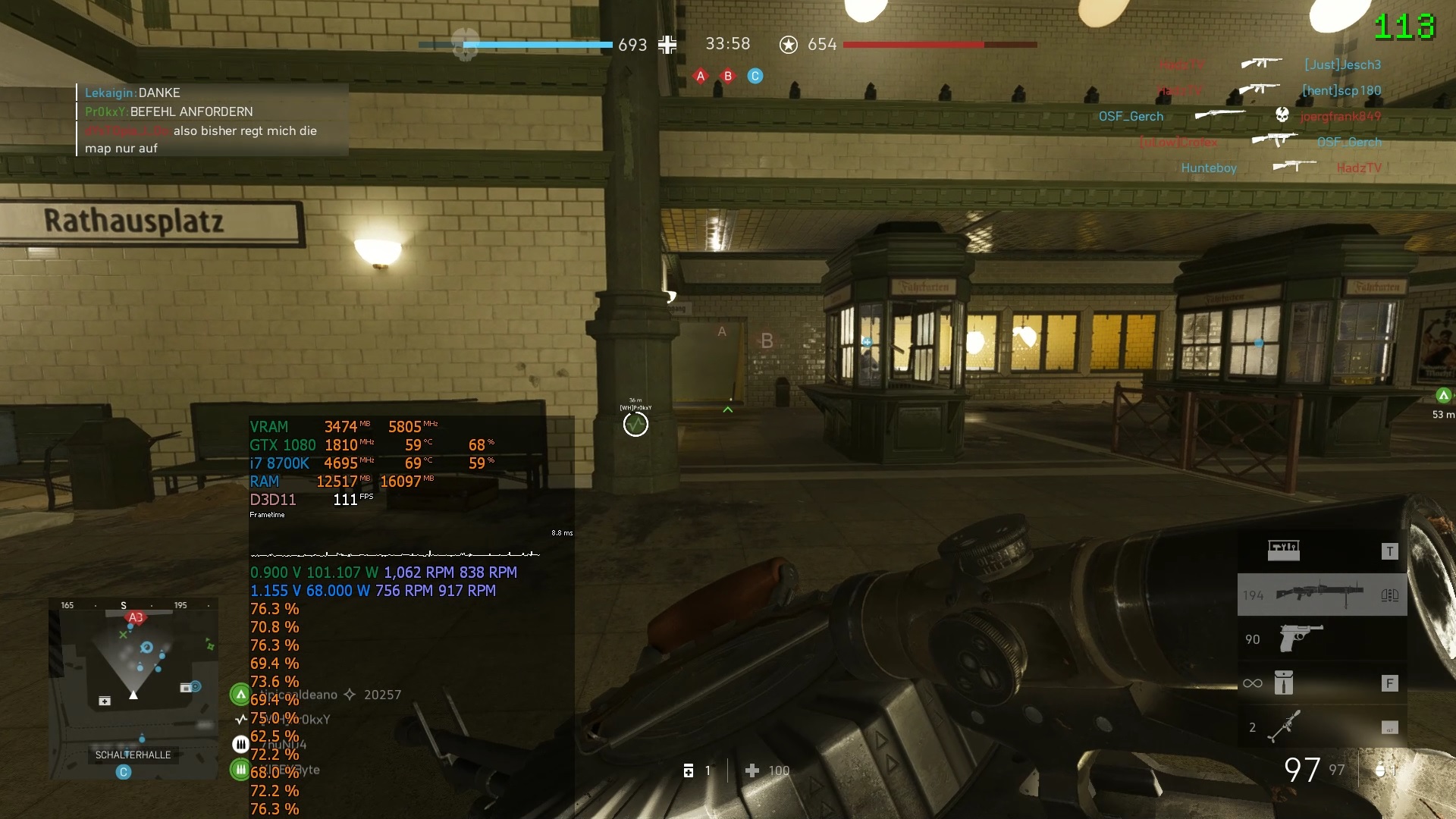Select the primary machine gun weapon slot

click(x=1321, y=594)
